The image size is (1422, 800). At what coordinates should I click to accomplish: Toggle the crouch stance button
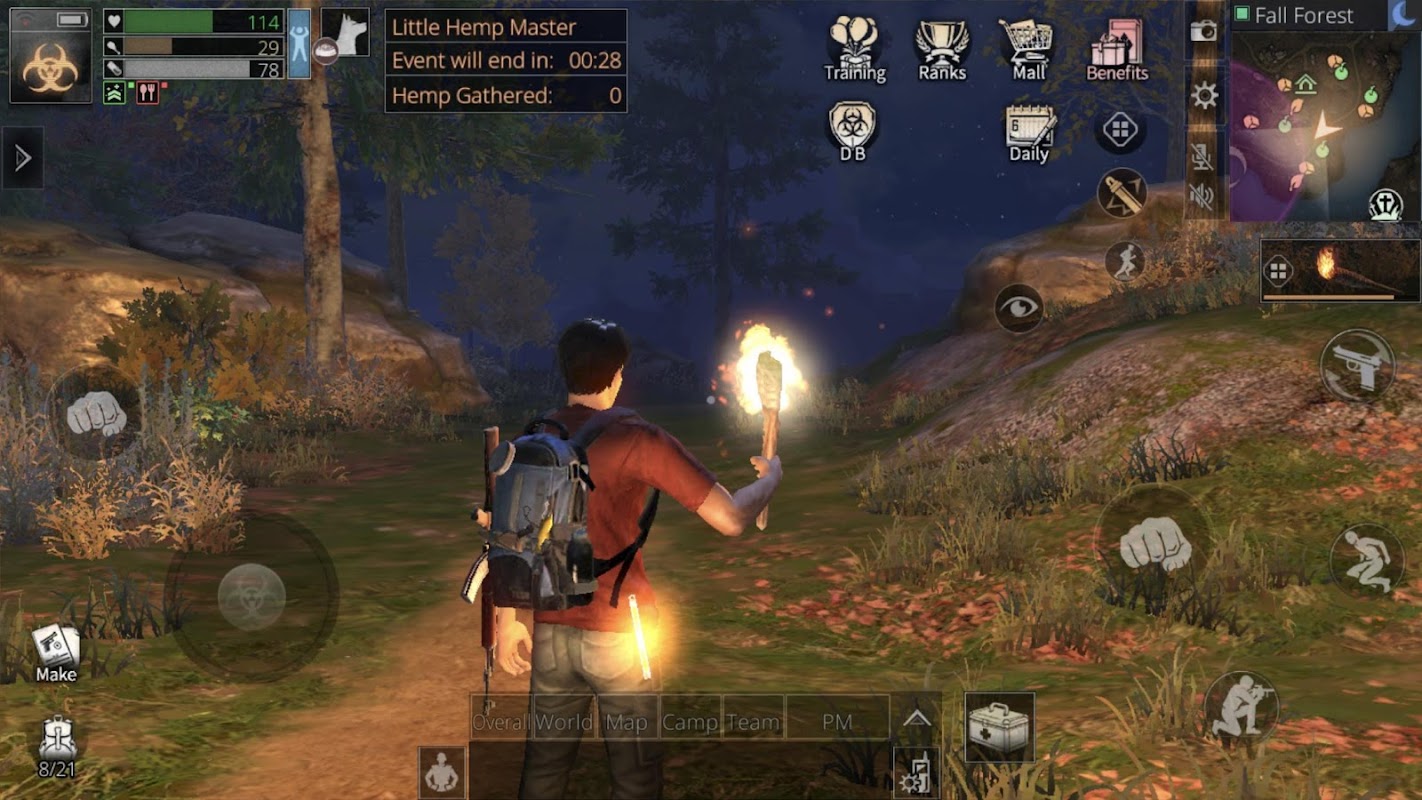(1366, 560)
